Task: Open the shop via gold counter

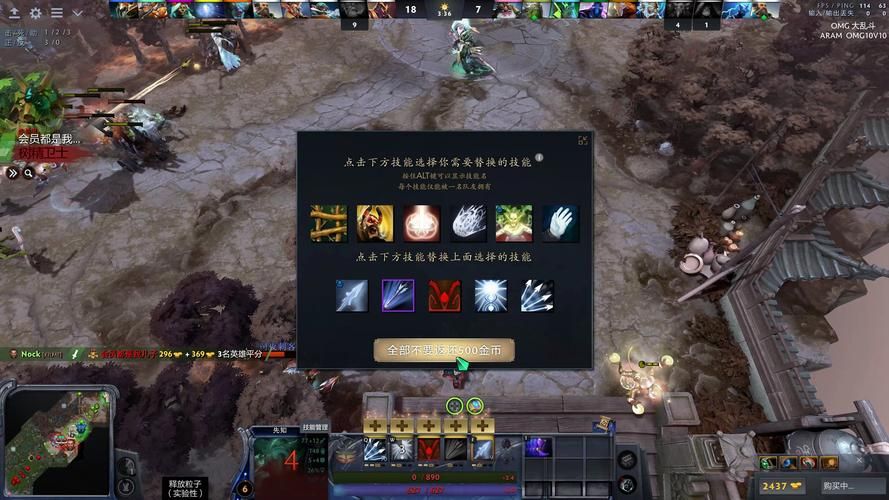Action: tap(781, 486)
